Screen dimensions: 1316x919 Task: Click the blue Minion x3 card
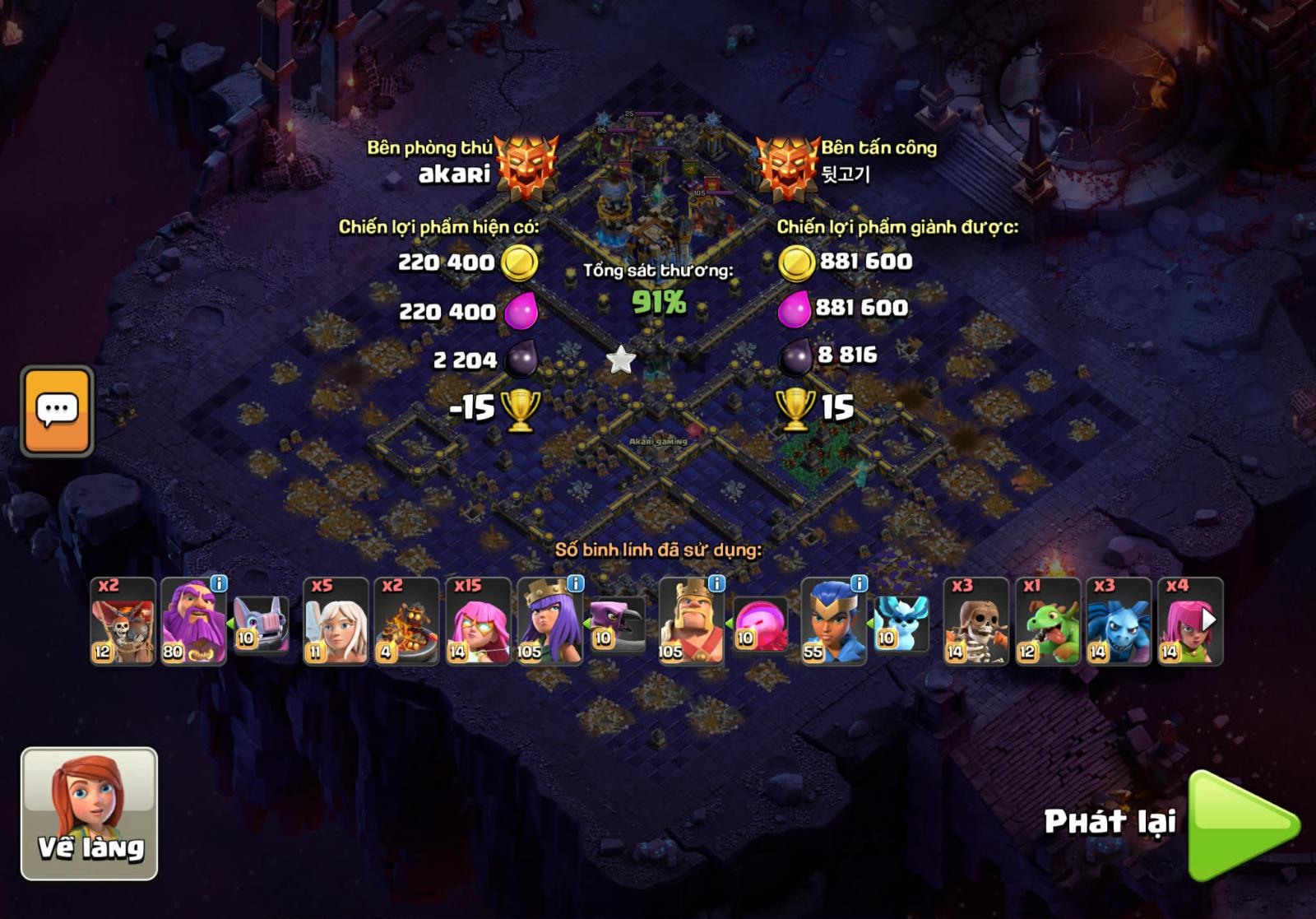click(1118, 622)
